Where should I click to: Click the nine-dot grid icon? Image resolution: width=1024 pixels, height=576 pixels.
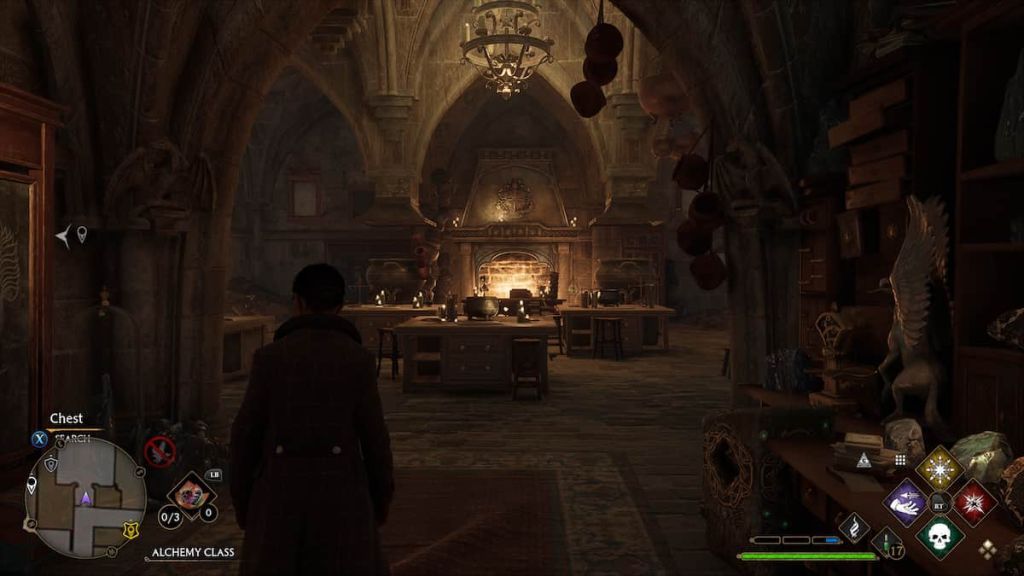click(x=899, y=459)
